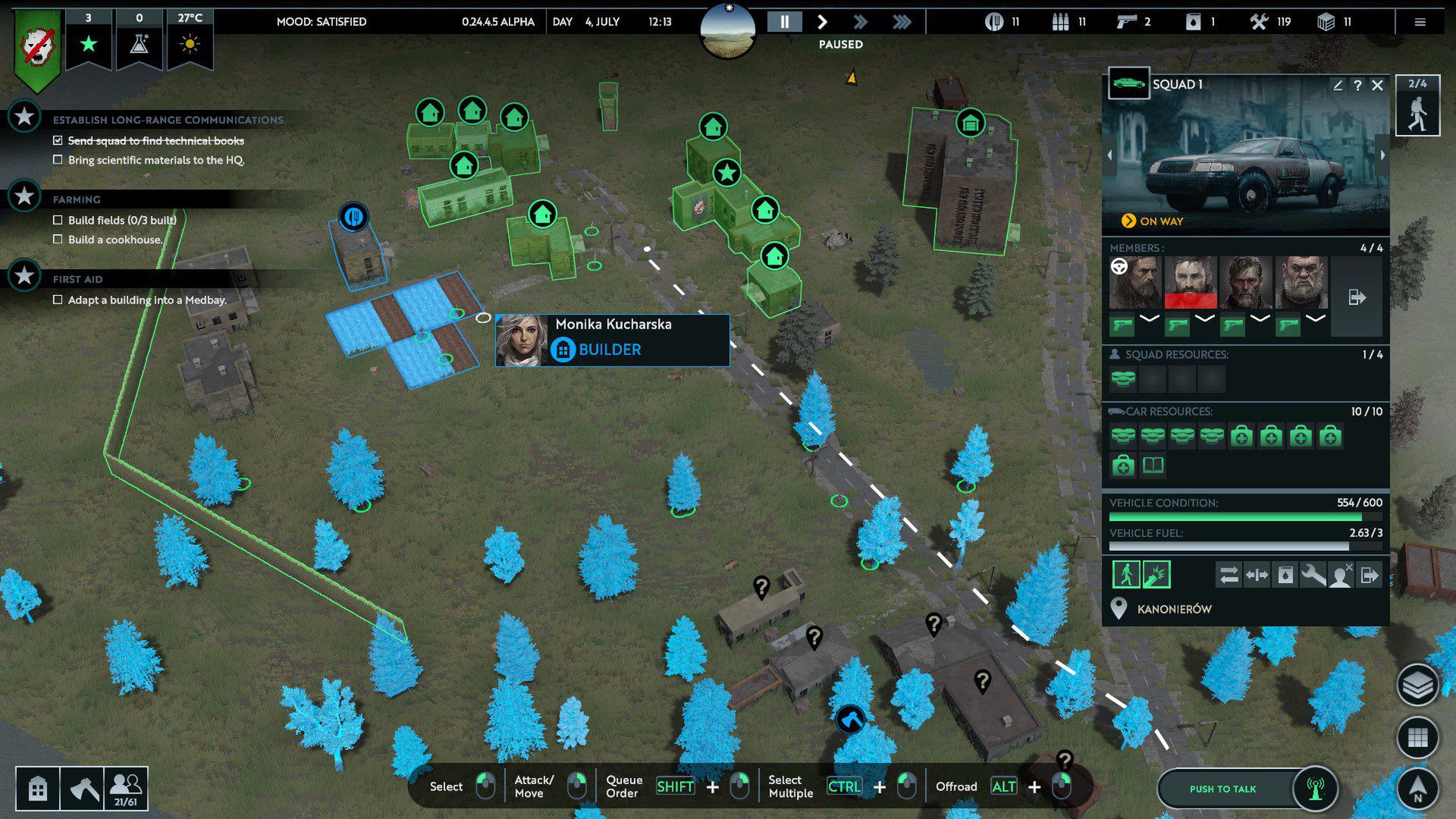The width and height of the screenshot is (1456, 819).
Task: Open the map layers icon at bottom right
Action: point(1417,685)
